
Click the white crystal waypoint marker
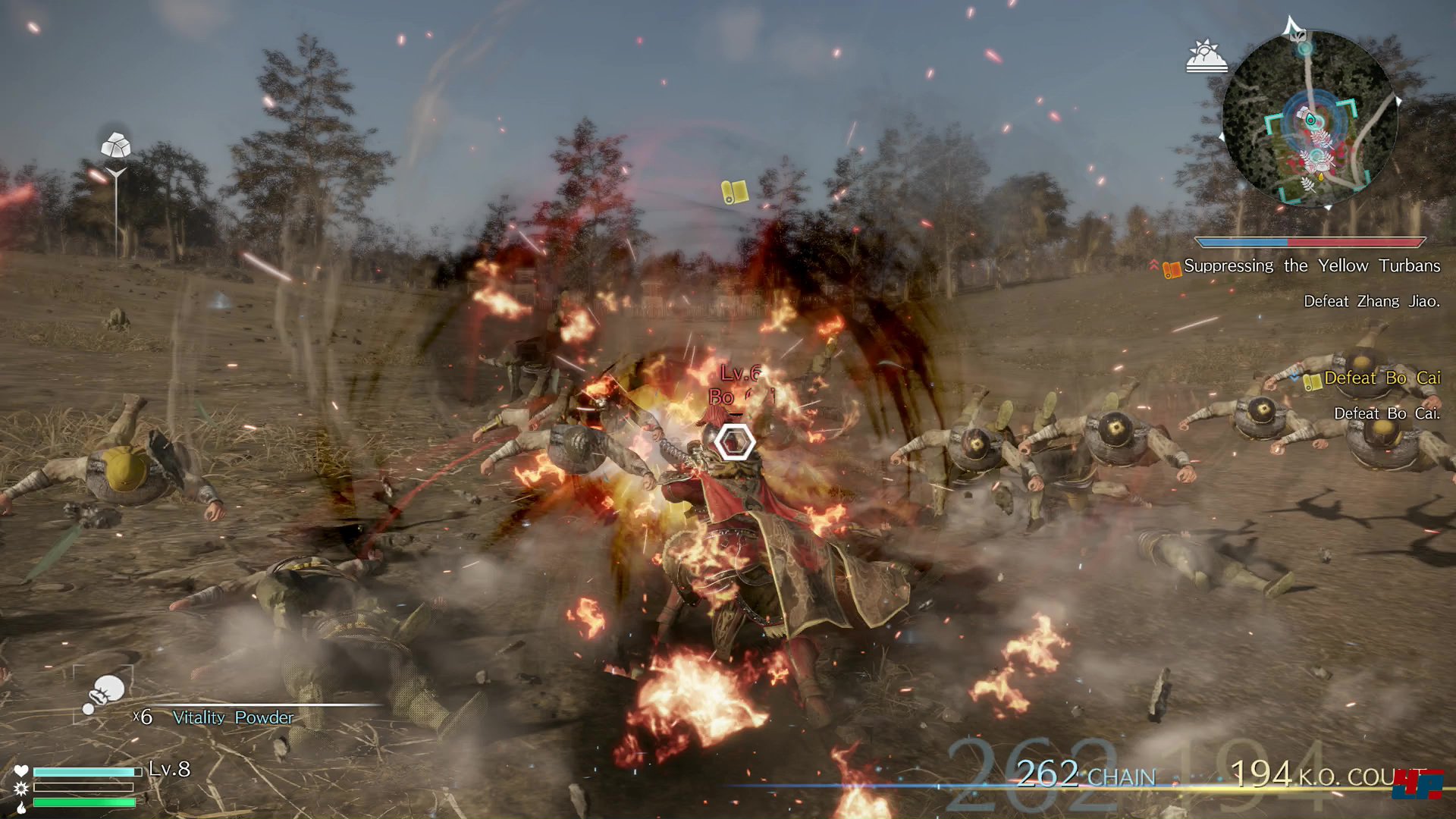[x=115, y=145]
